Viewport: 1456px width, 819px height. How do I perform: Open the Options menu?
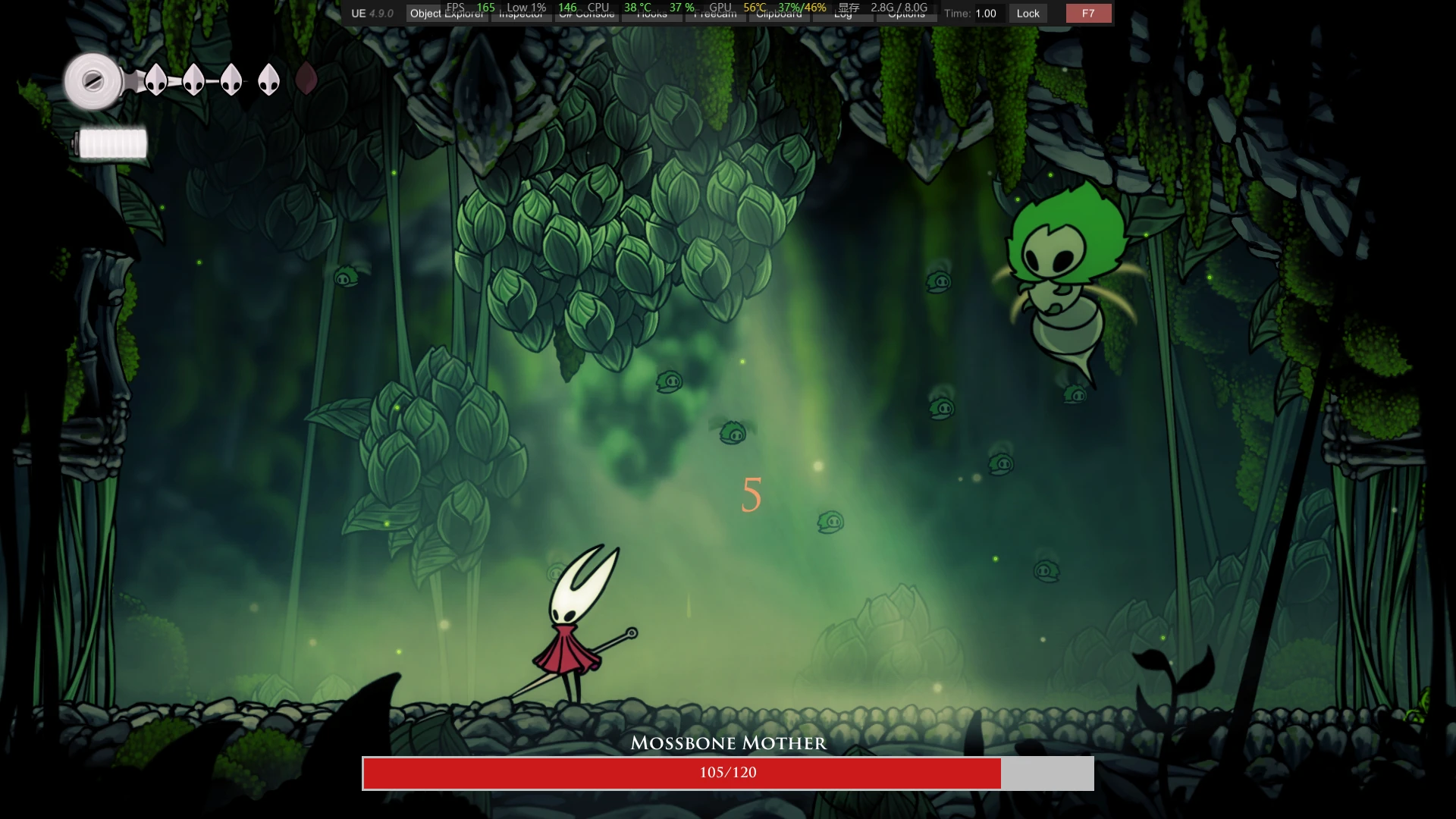(906, 13)
